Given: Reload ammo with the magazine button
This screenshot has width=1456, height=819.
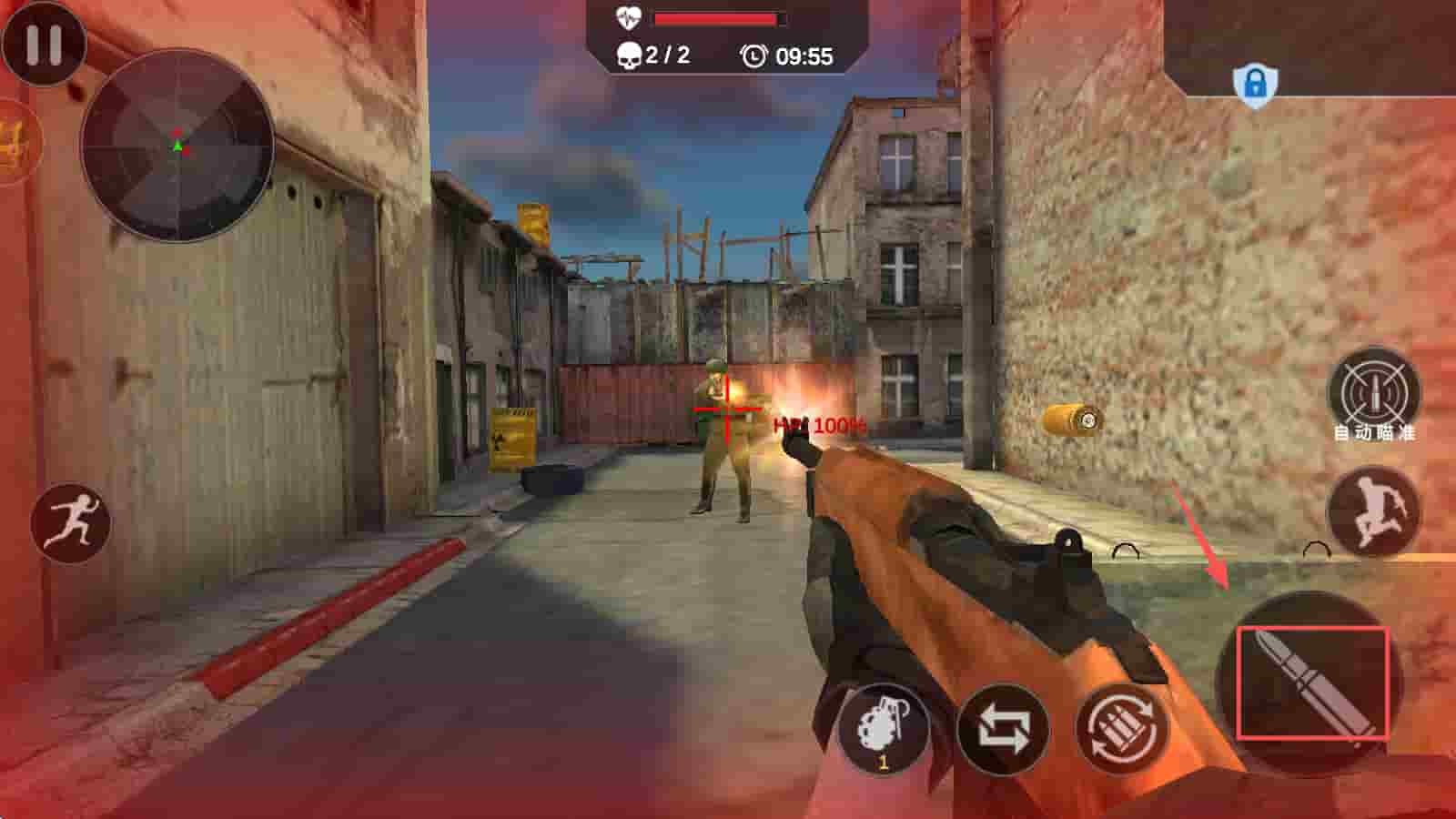Looking at the screenshot, I should (1120, 729).
